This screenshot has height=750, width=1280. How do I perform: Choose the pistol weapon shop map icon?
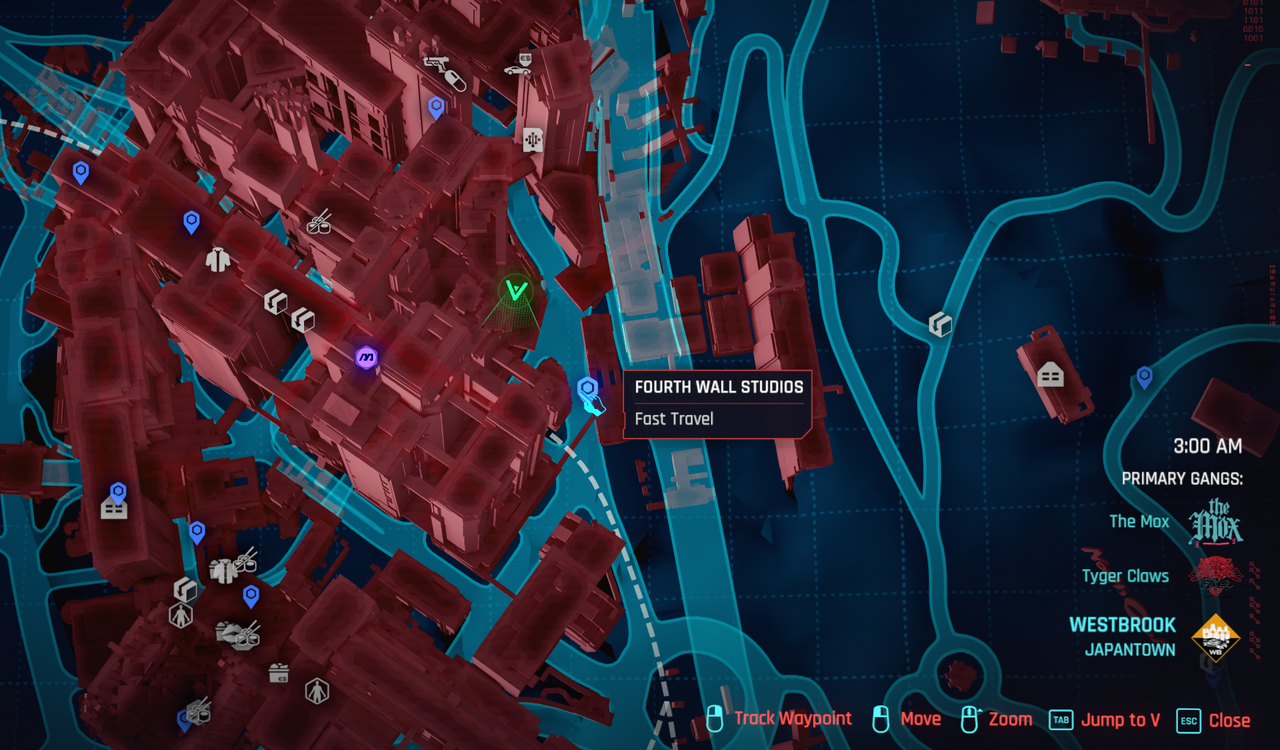pyautogui.click(x=436, y=62)
